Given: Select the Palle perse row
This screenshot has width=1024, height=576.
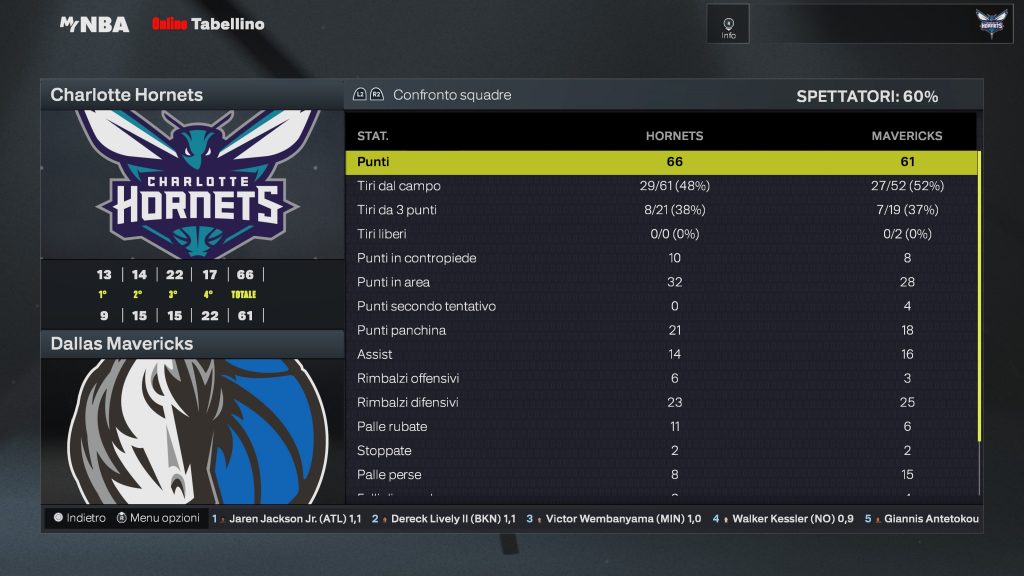Looking at the screenshot, I should [660, 474].
